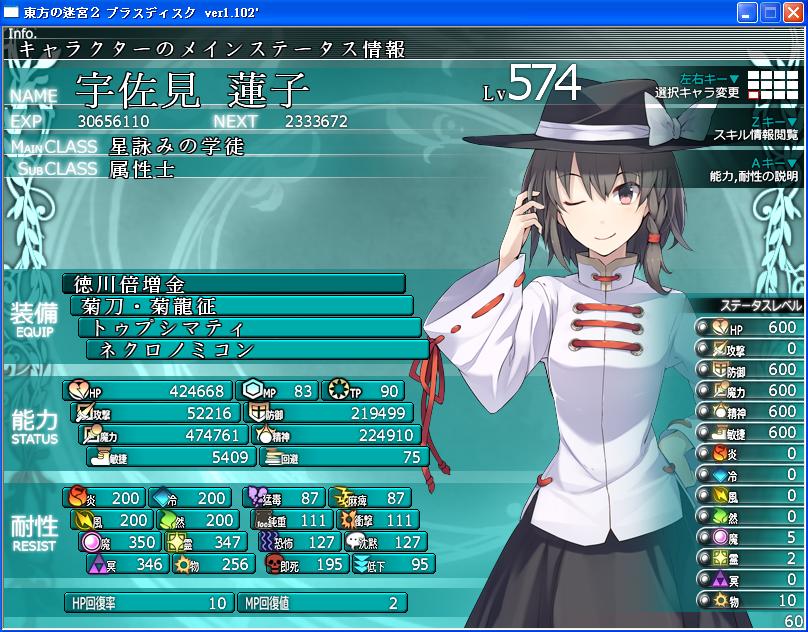Select the 徳川倍増金 equipment slot
Screen dimensions: 808x632
tap(234, 284)
